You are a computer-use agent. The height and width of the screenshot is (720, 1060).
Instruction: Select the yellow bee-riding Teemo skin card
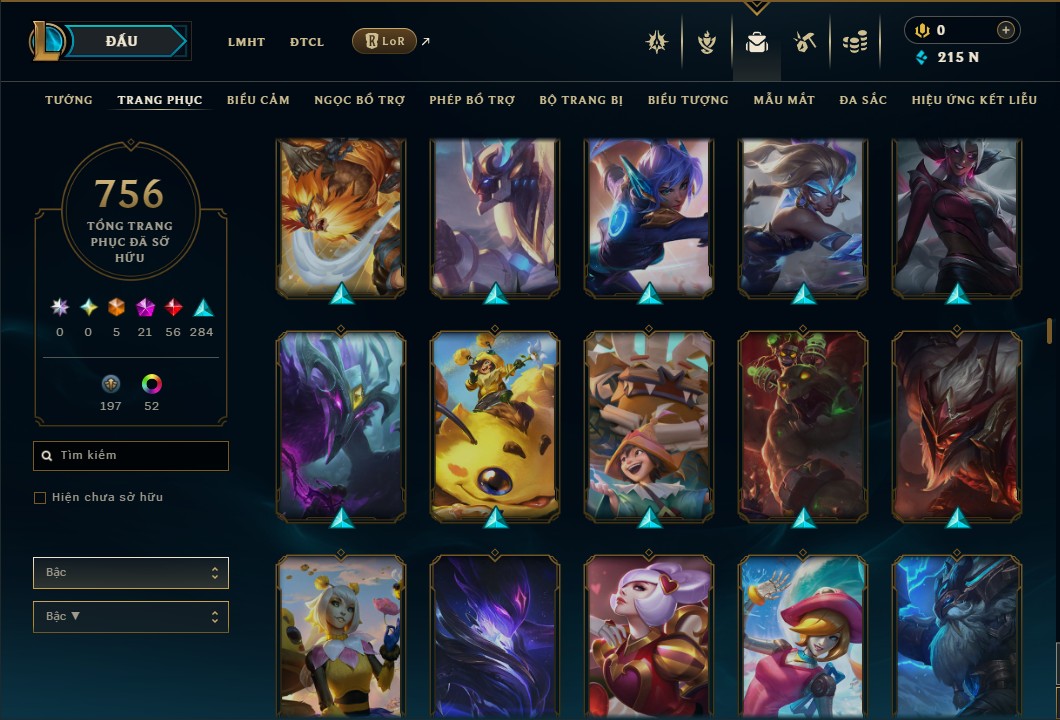click(x=495, y=425)
